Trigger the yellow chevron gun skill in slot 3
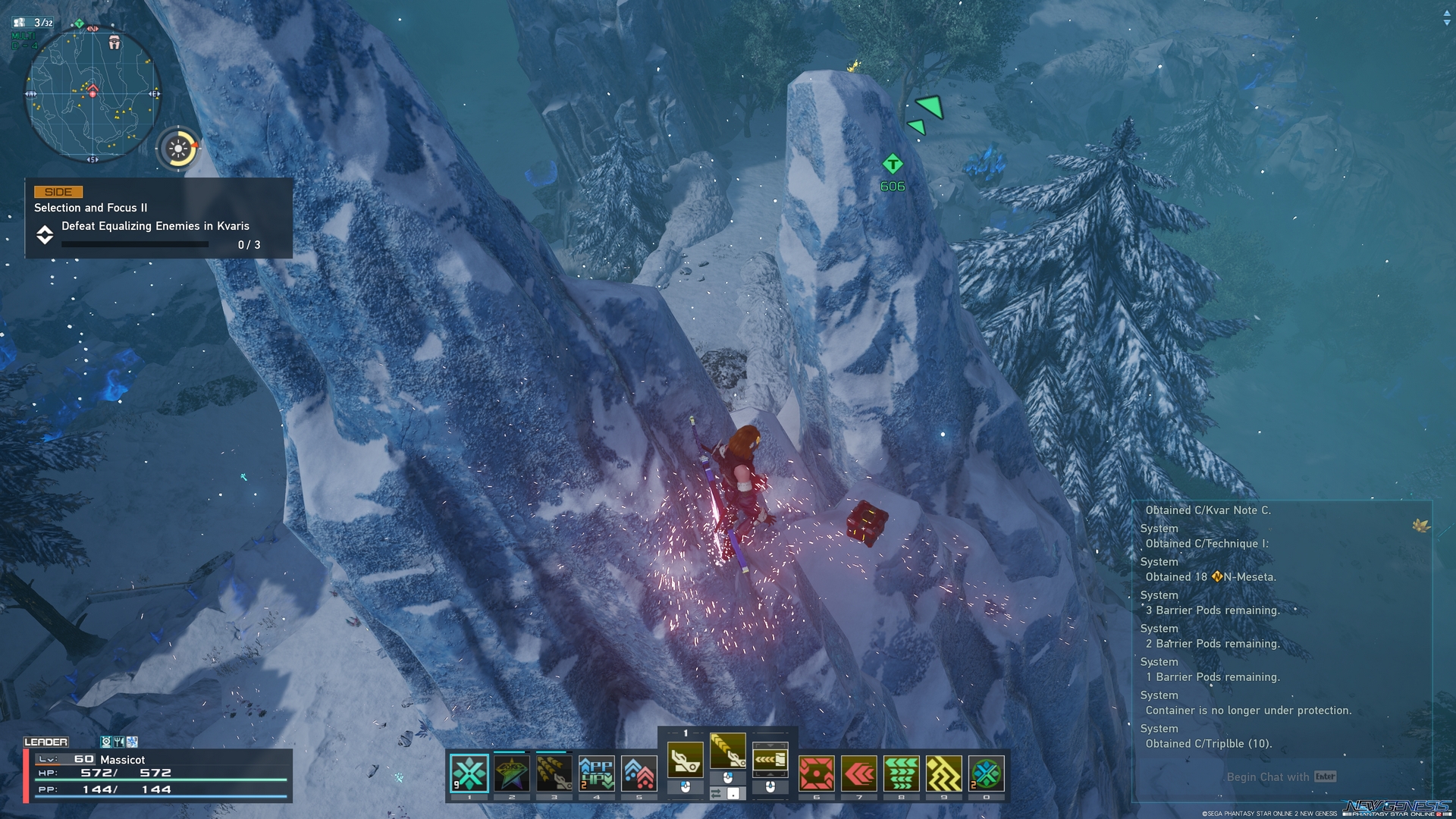Screen dimensions: 1456x819 (554, 773)
